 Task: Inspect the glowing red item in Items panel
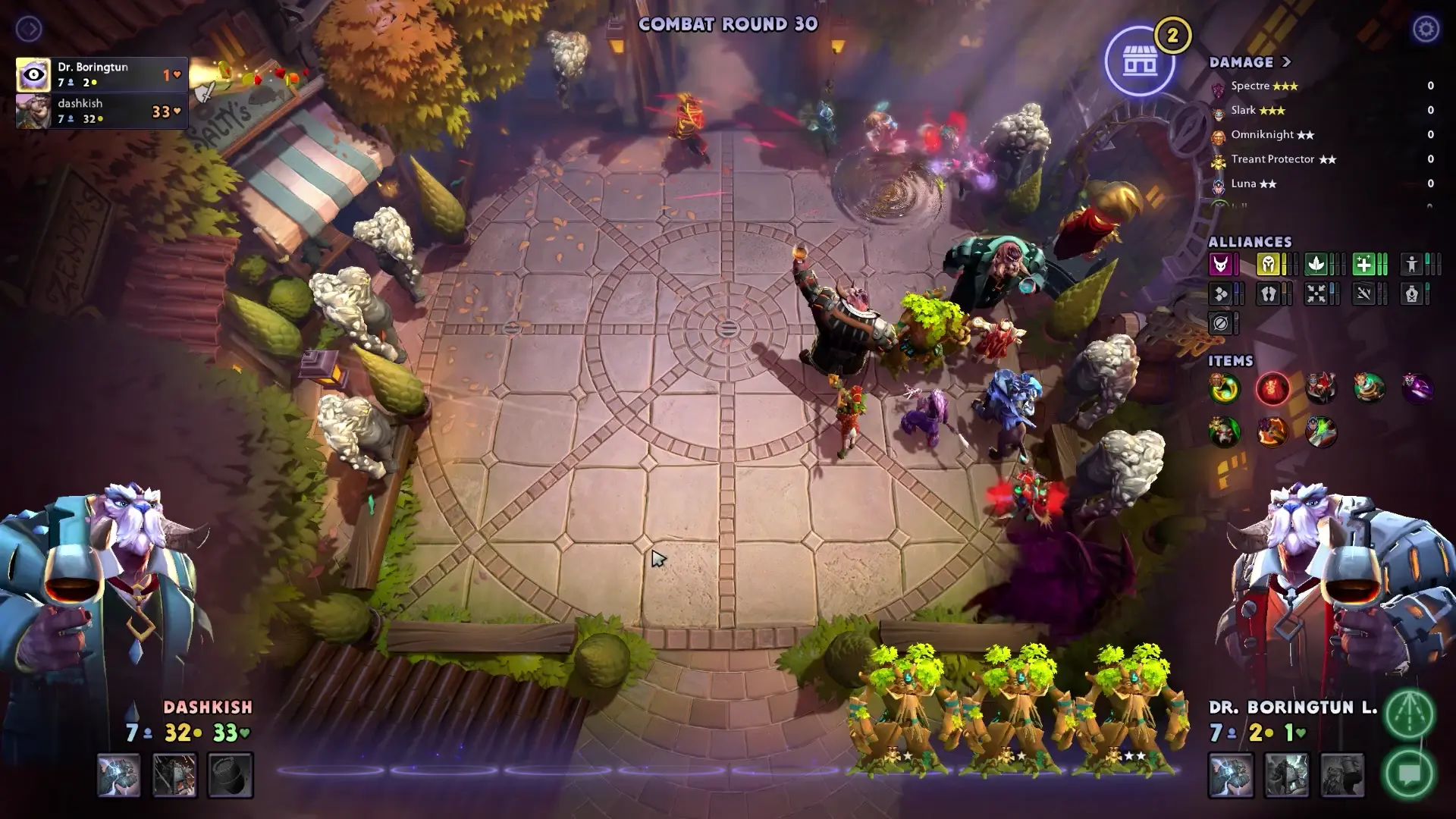pyautogui.click(x=1272, y=388)
